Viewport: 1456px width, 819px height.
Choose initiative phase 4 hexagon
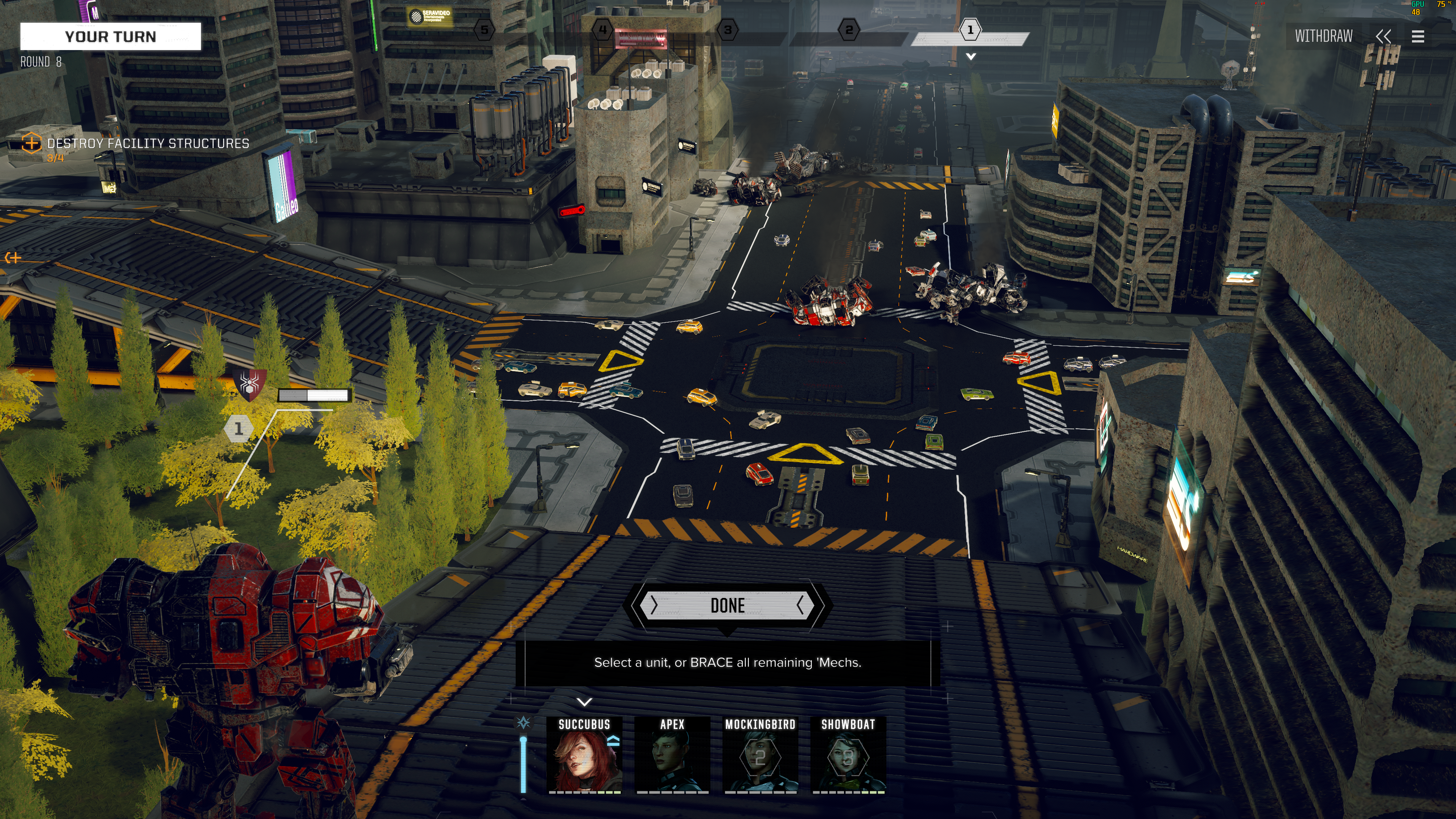602,30
